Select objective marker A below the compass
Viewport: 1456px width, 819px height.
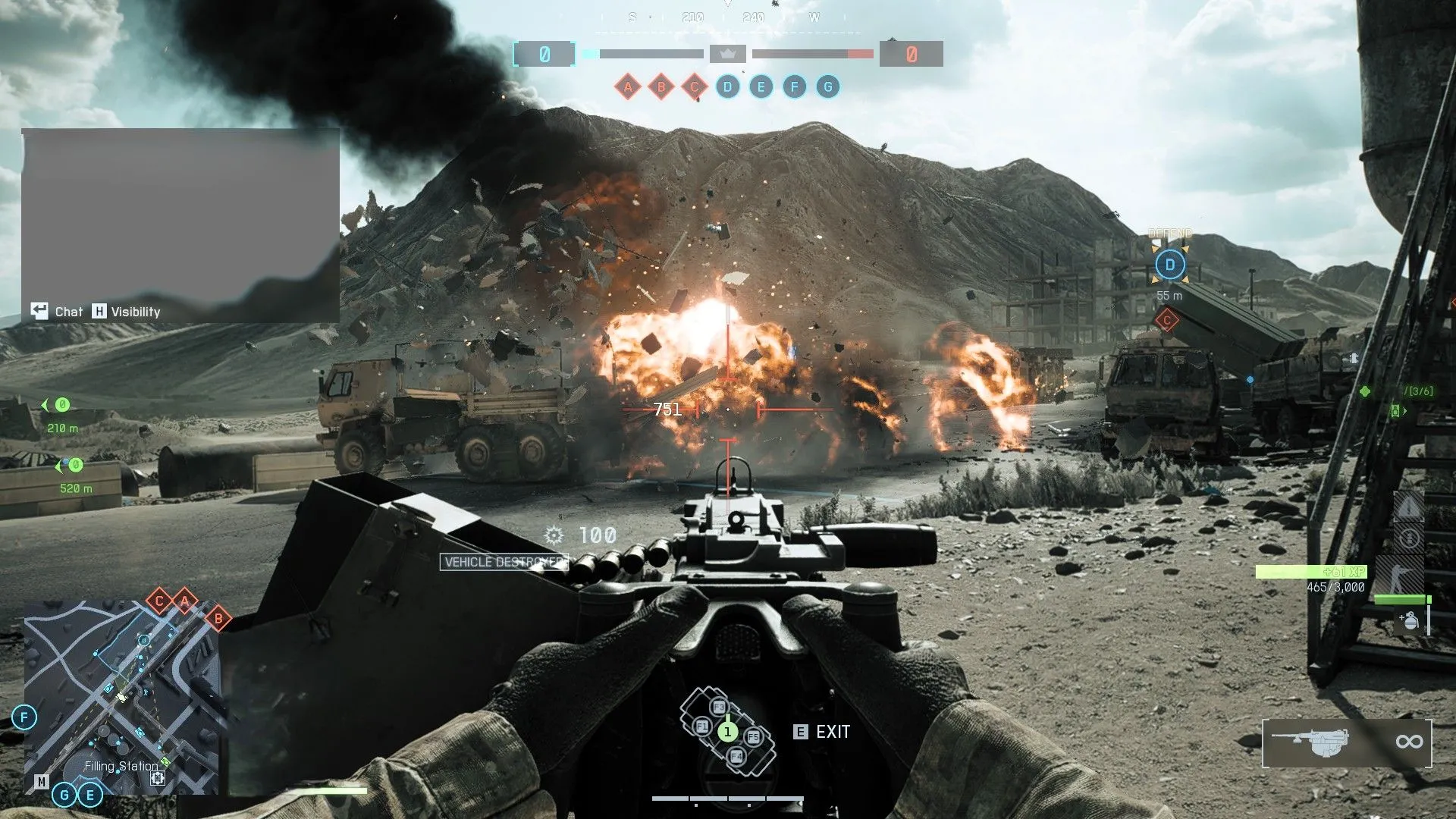click(627, 86)
